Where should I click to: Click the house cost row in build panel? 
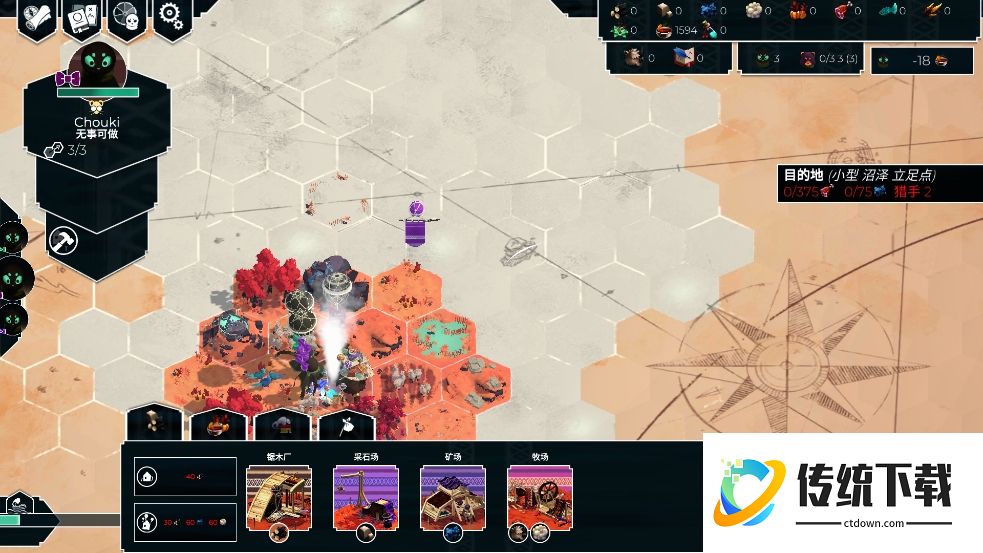point(186,477)
